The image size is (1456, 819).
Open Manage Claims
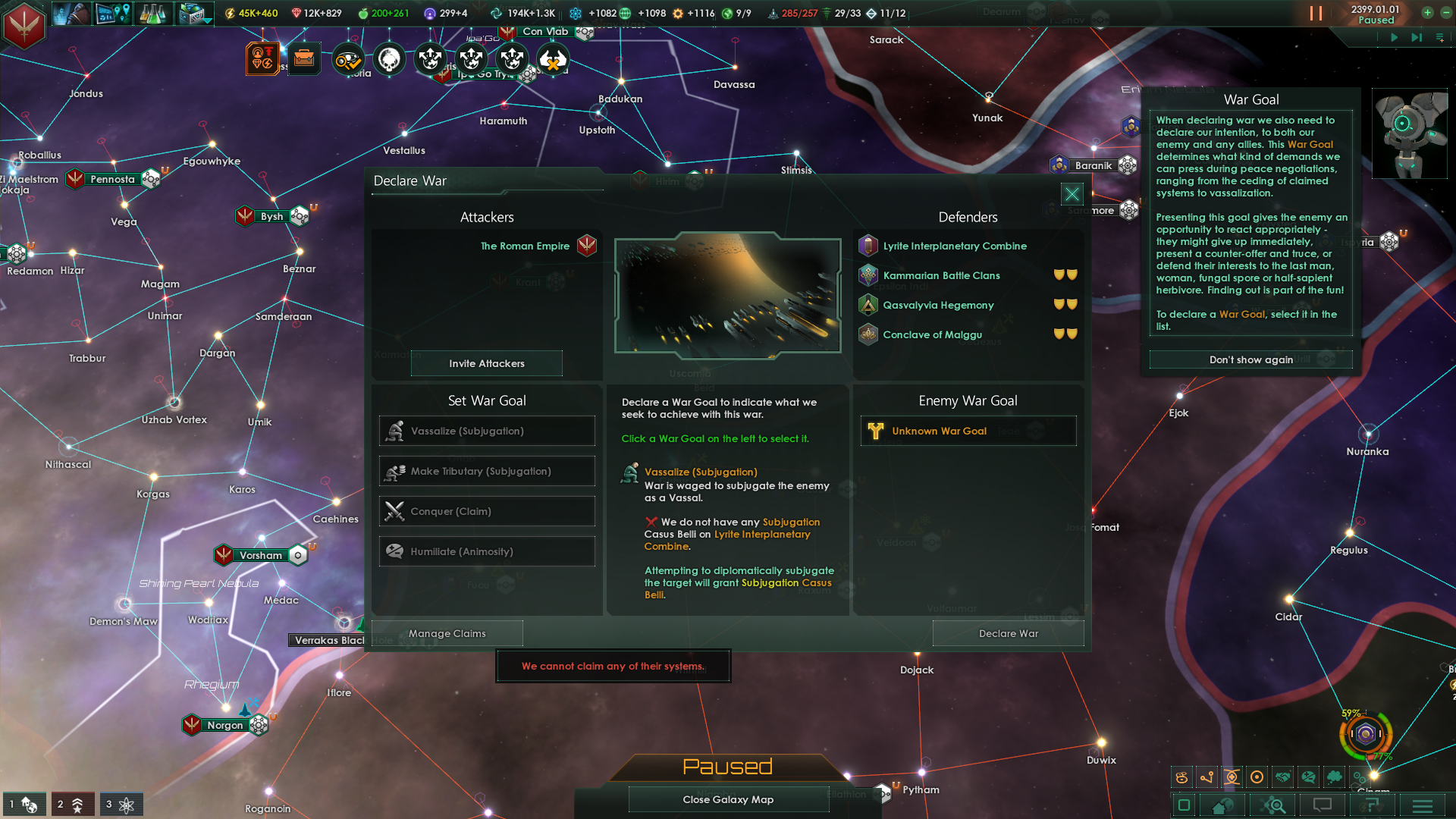point(447,633)
